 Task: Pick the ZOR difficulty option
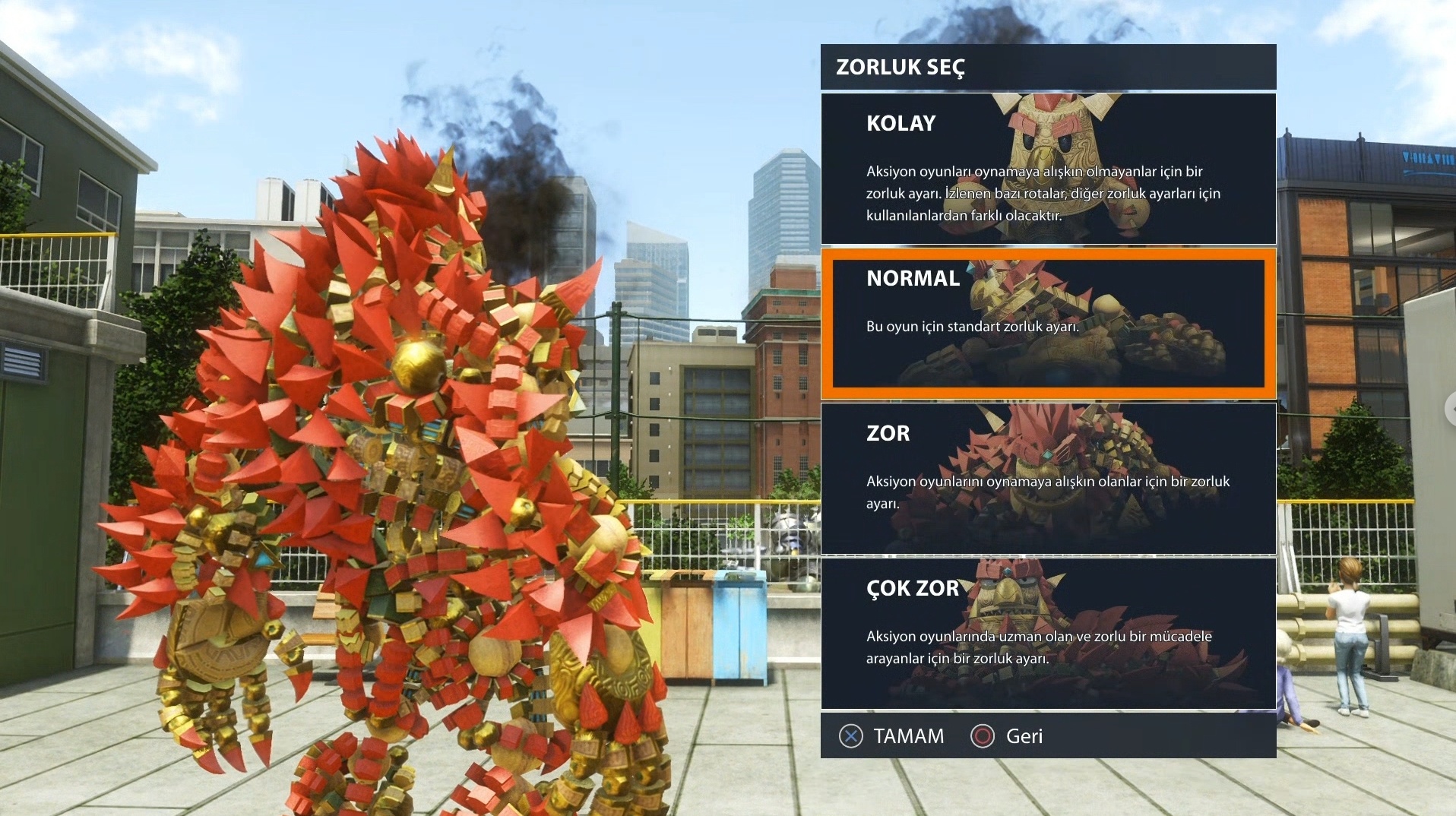click(1048, 479)
